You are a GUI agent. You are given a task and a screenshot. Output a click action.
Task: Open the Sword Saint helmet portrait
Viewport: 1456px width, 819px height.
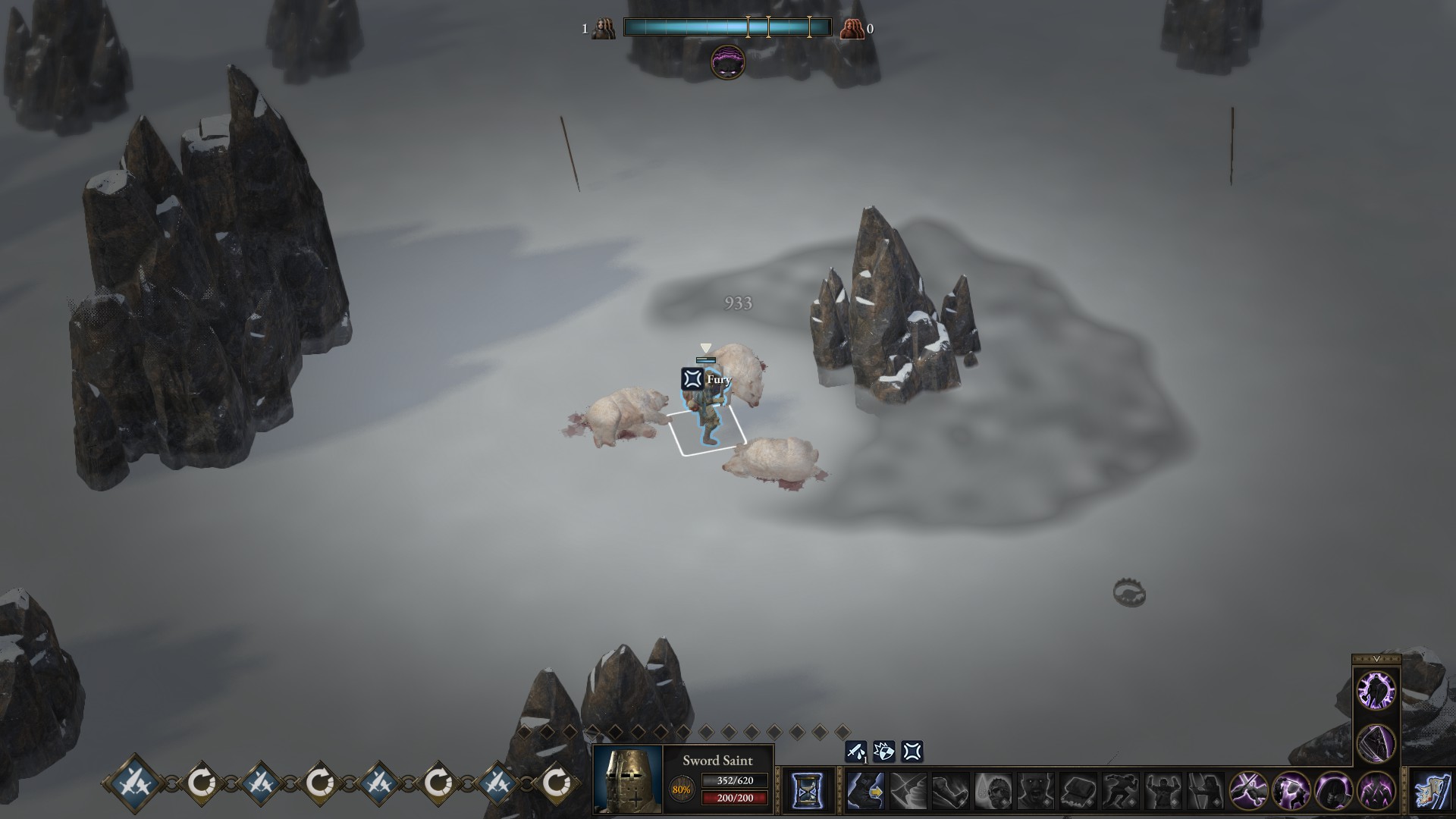(x=627, y=780)
